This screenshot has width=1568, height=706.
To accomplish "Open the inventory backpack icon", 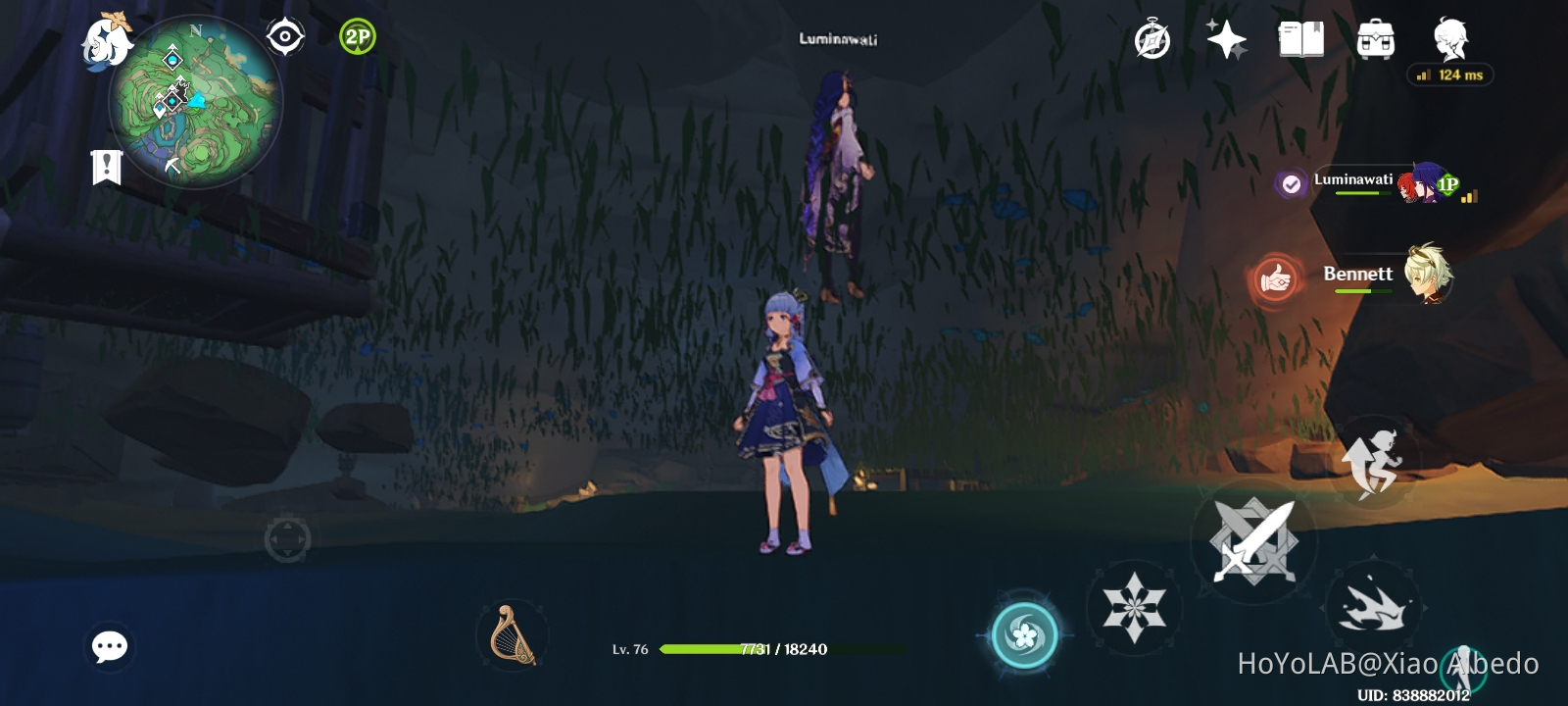I will point(1377,40).
